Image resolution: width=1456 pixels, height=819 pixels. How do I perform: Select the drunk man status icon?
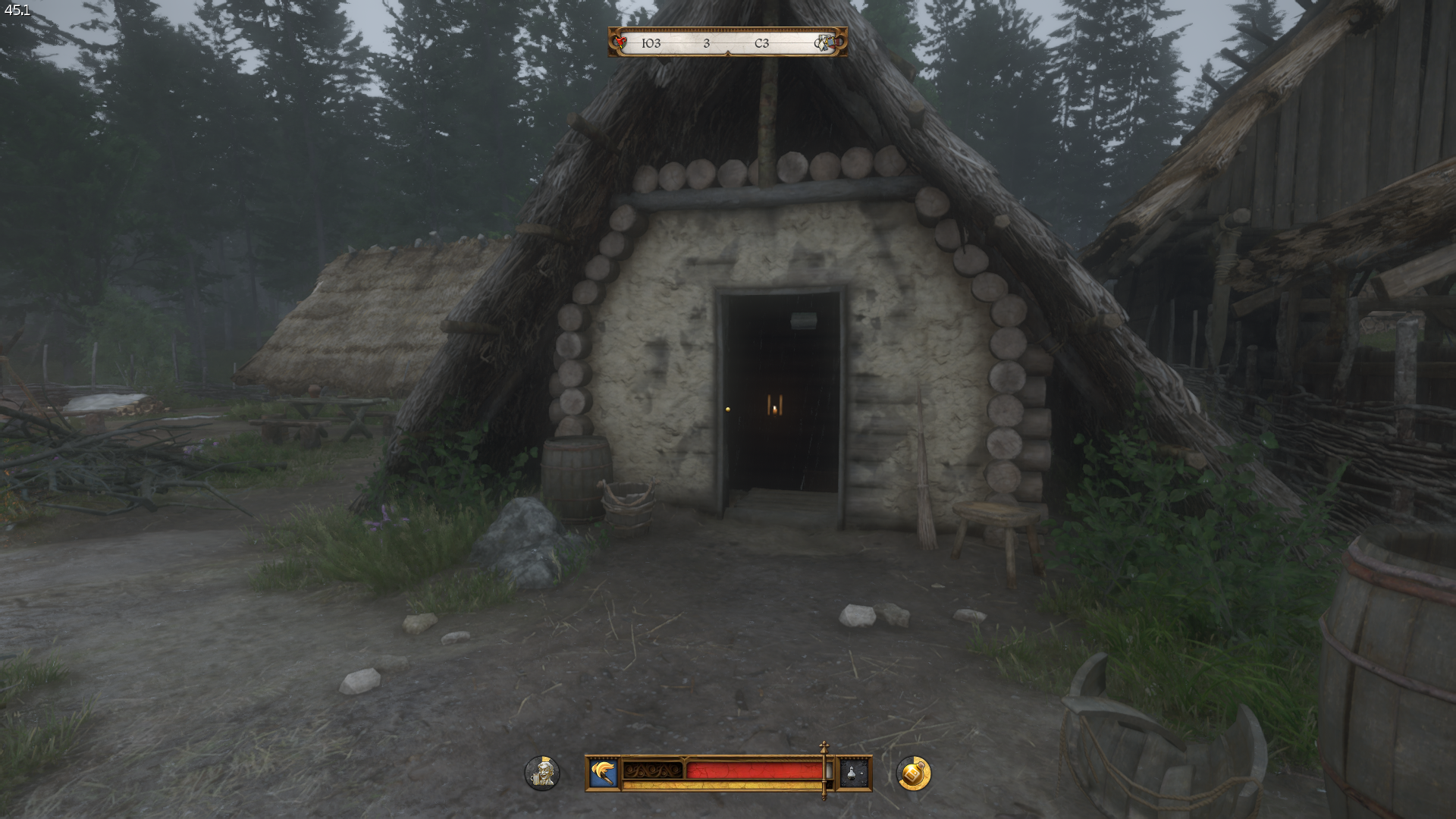(542, 773)
